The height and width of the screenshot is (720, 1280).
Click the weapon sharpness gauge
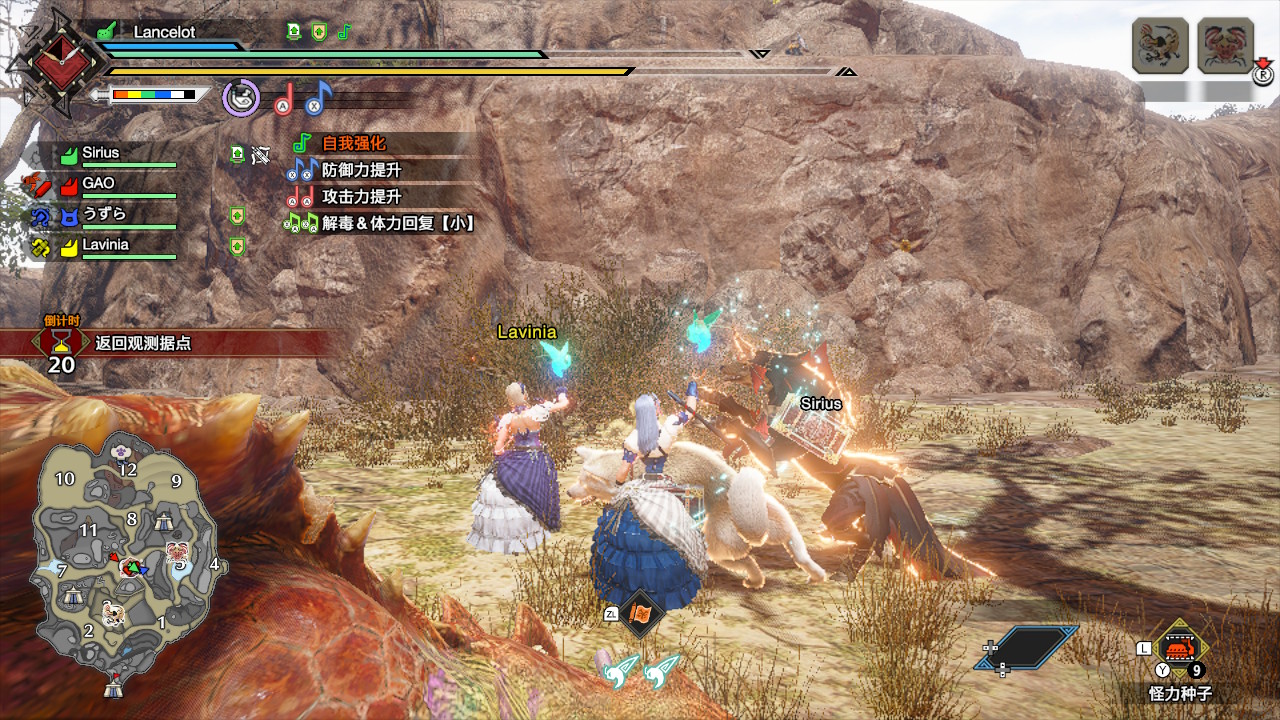(153, 95)
